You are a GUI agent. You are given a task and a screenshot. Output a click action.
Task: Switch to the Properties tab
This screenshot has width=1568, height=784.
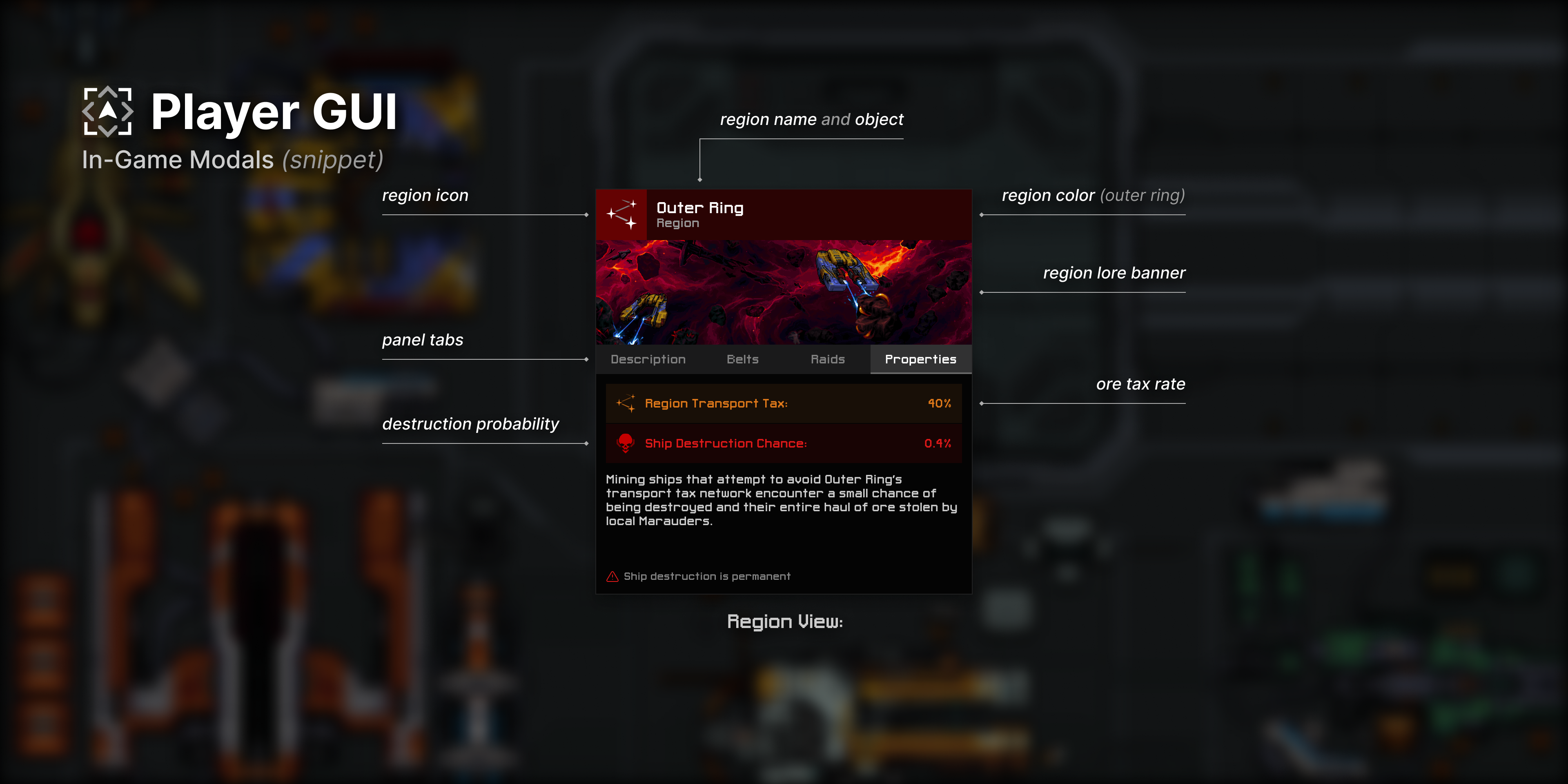pyautogui.click(x=920, y=359)
